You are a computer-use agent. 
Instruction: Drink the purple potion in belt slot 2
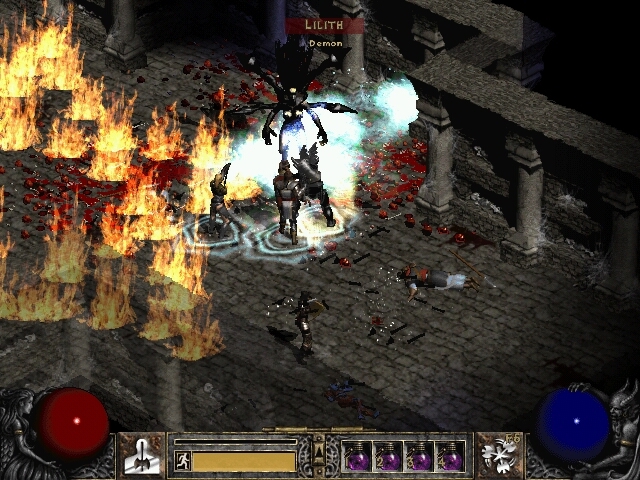point(389,456)
